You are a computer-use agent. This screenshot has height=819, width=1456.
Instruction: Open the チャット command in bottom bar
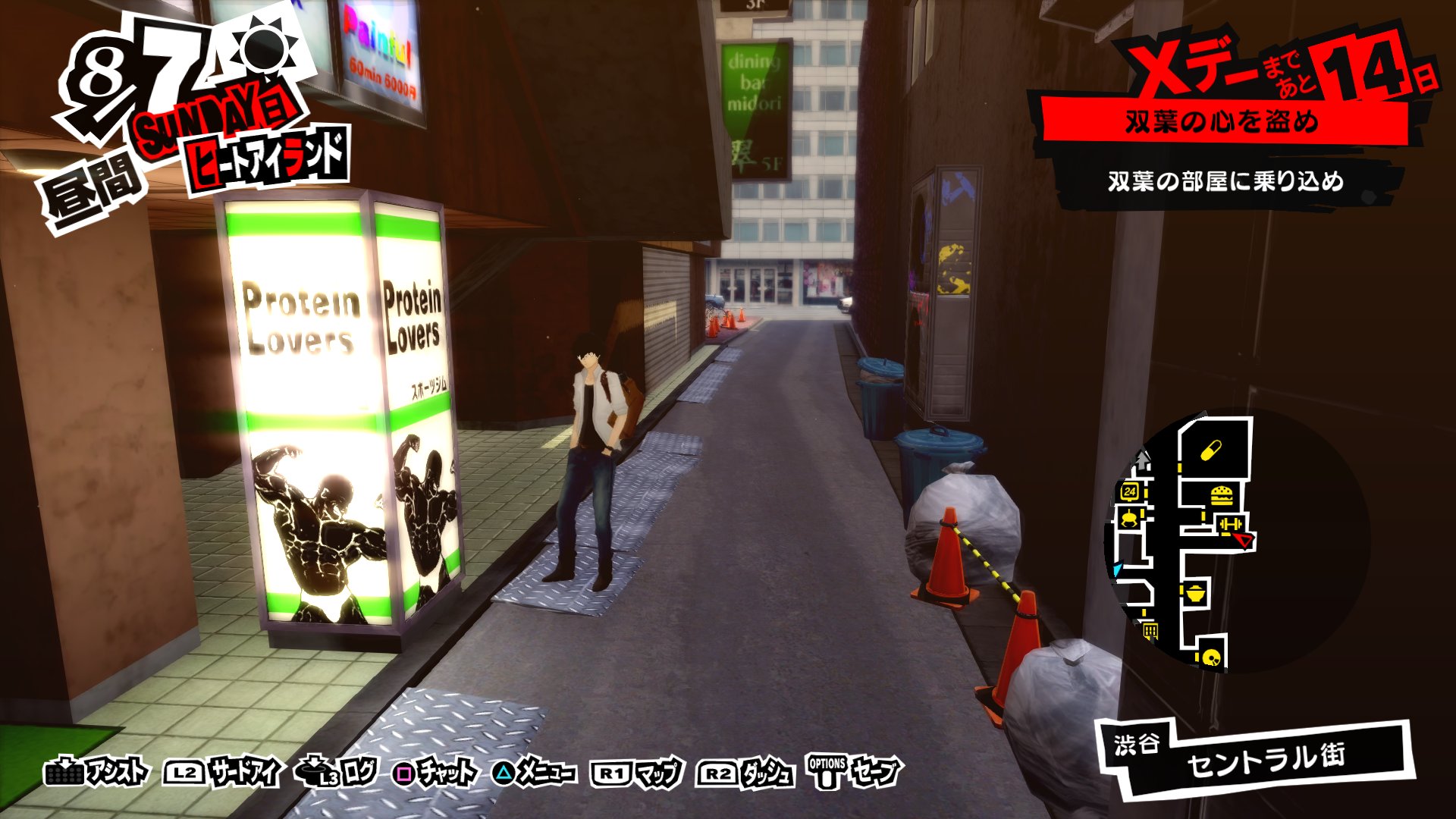coord(436,773)
